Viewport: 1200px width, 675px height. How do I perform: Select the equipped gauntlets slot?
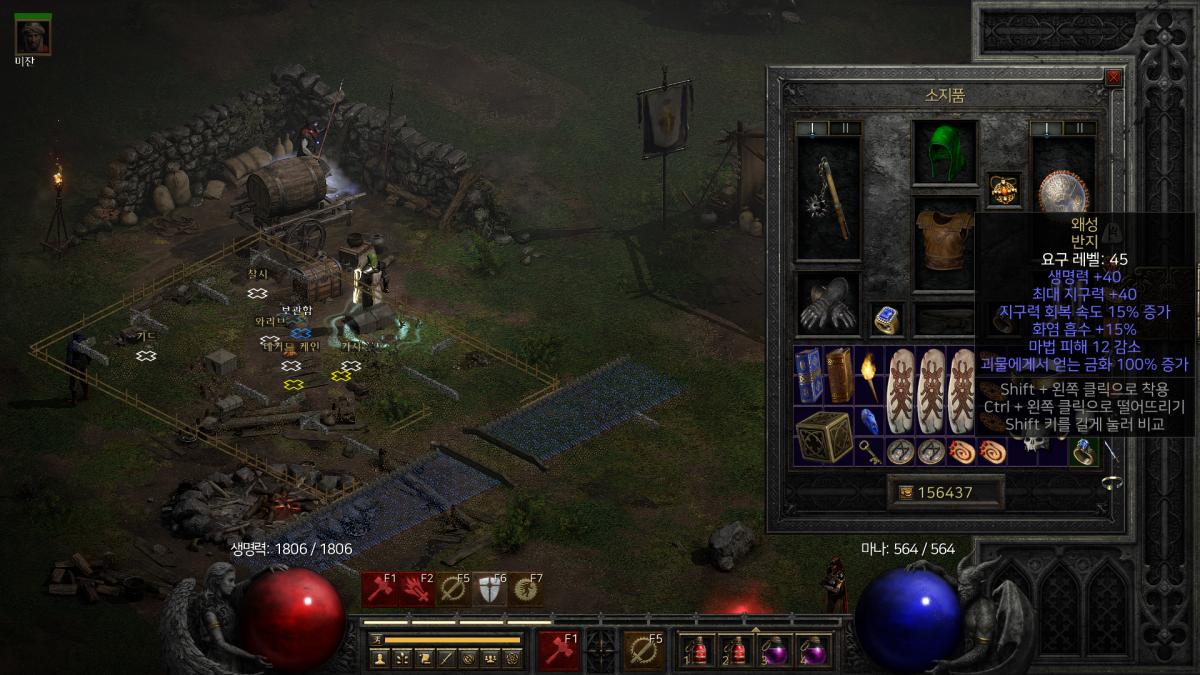click(x=828, y=306)
